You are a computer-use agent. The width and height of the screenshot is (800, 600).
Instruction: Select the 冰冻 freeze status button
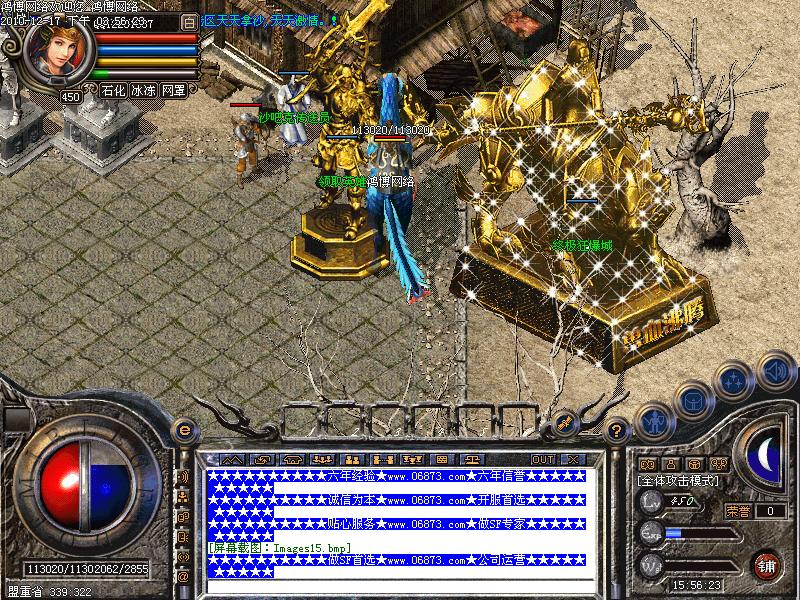pos(143,90)
